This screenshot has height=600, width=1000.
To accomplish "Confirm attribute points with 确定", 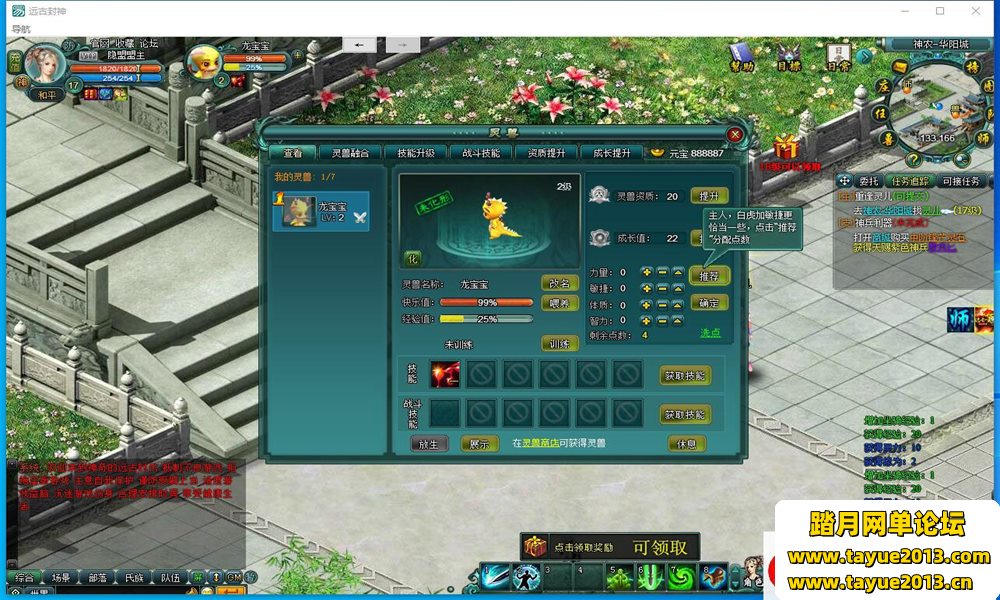I will tap(709, 302).
